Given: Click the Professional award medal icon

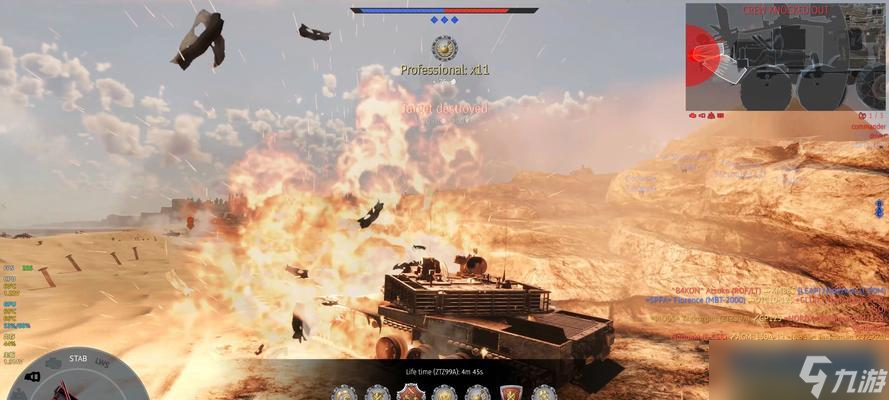Looking at the screenshot, I should [x=444, y=47].
